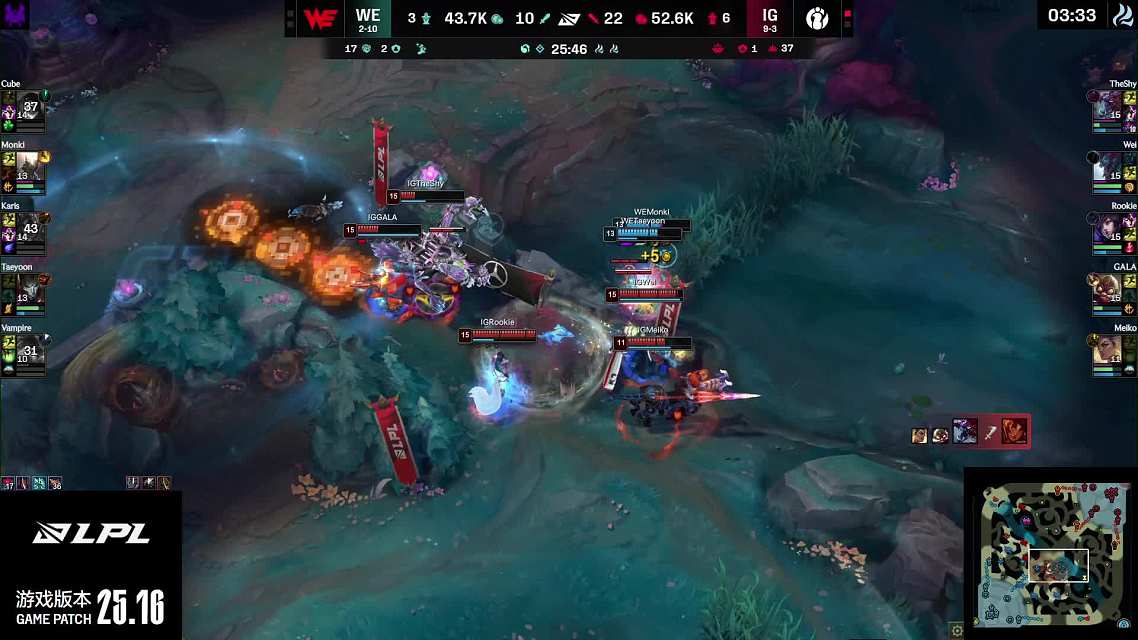This screenshot has width=1138, height=640.
Task: Select Cube's champion portrait
Action: [x=30, y=105]
